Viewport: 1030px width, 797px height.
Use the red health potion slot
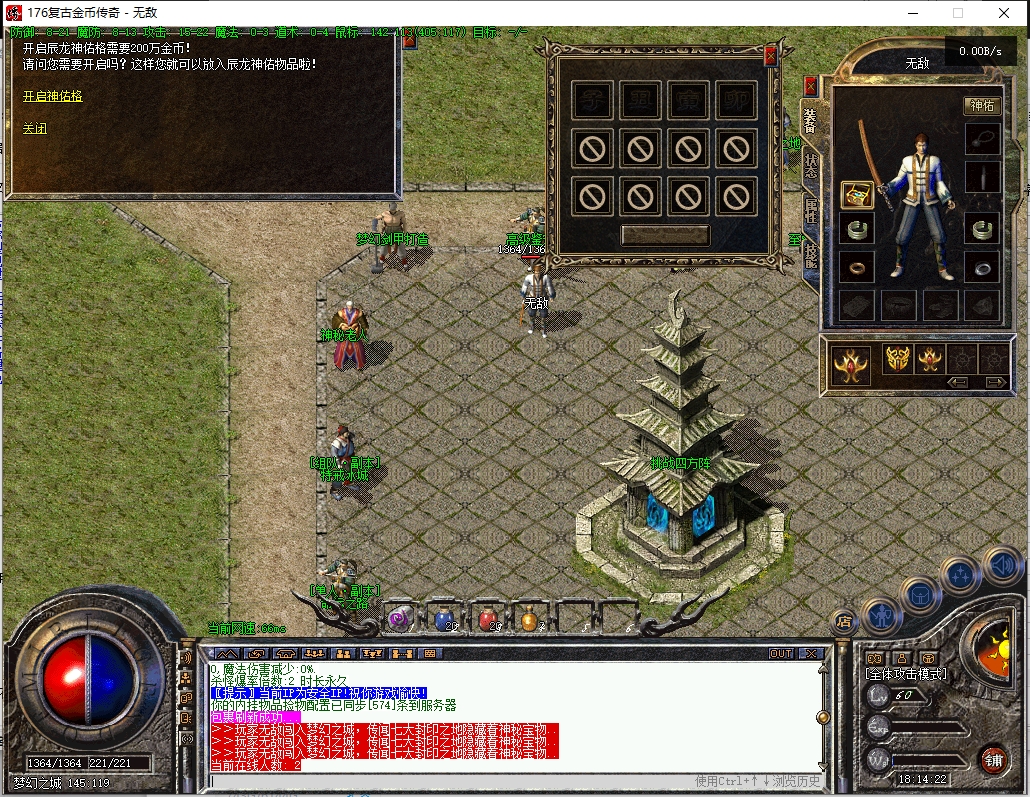(487, 618)
